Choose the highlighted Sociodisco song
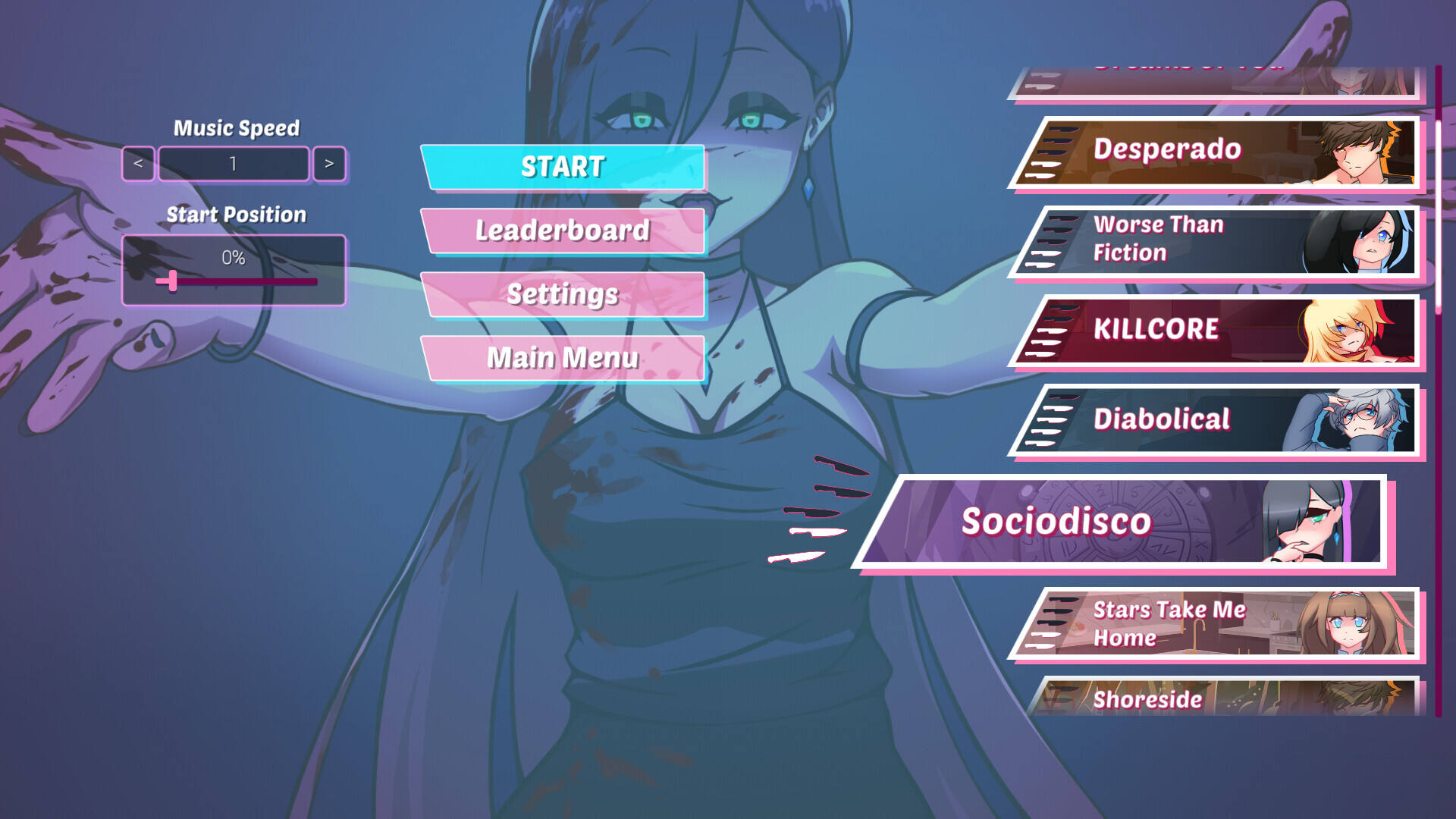 click(1122, 522)
